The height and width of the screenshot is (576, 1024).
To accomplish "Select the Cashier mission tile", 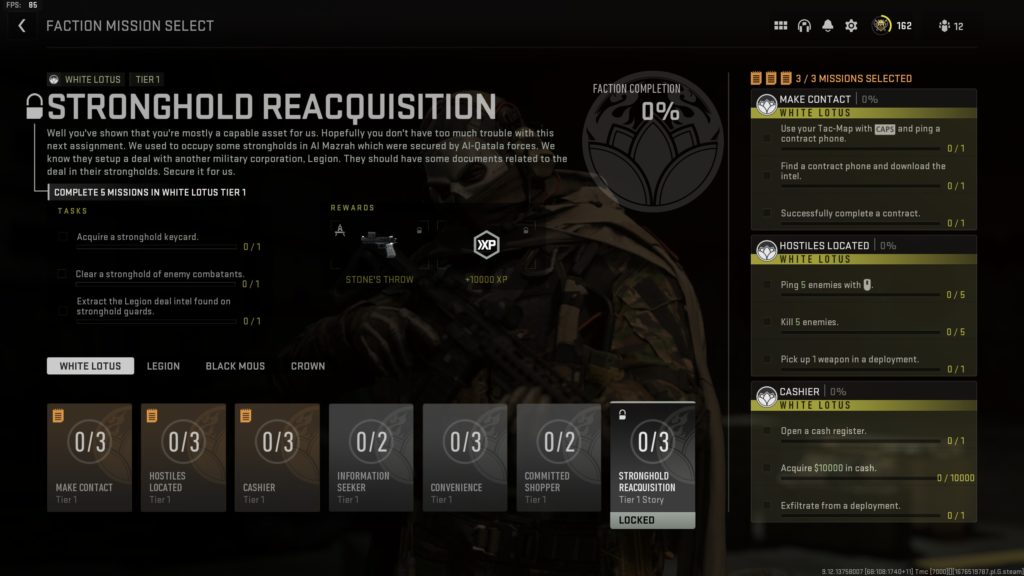I will pyautogui.click(x=277, y=457).
